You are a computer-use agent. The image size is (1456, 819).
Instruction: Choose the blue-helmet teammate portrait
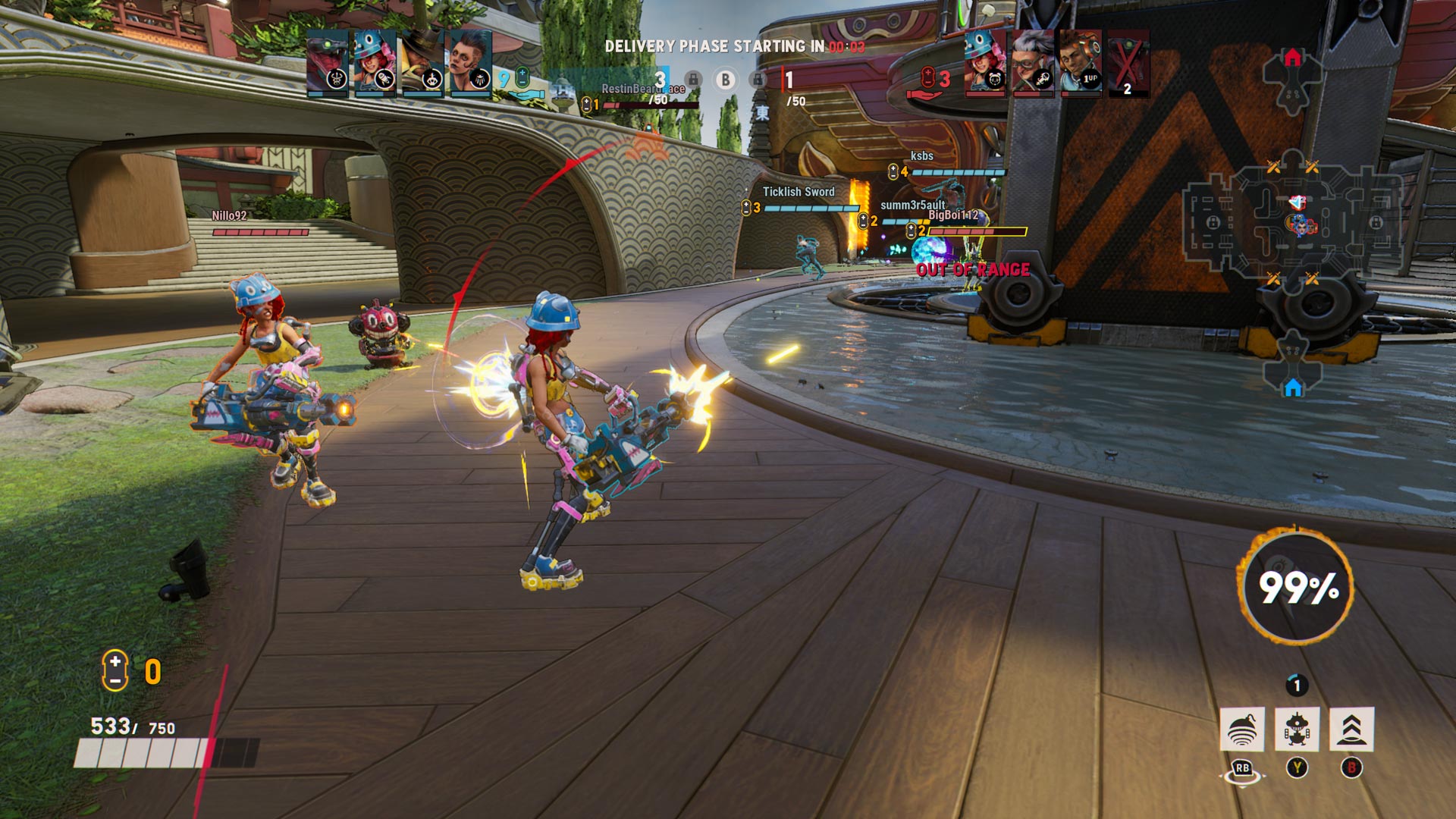click(x=375, y=64)
